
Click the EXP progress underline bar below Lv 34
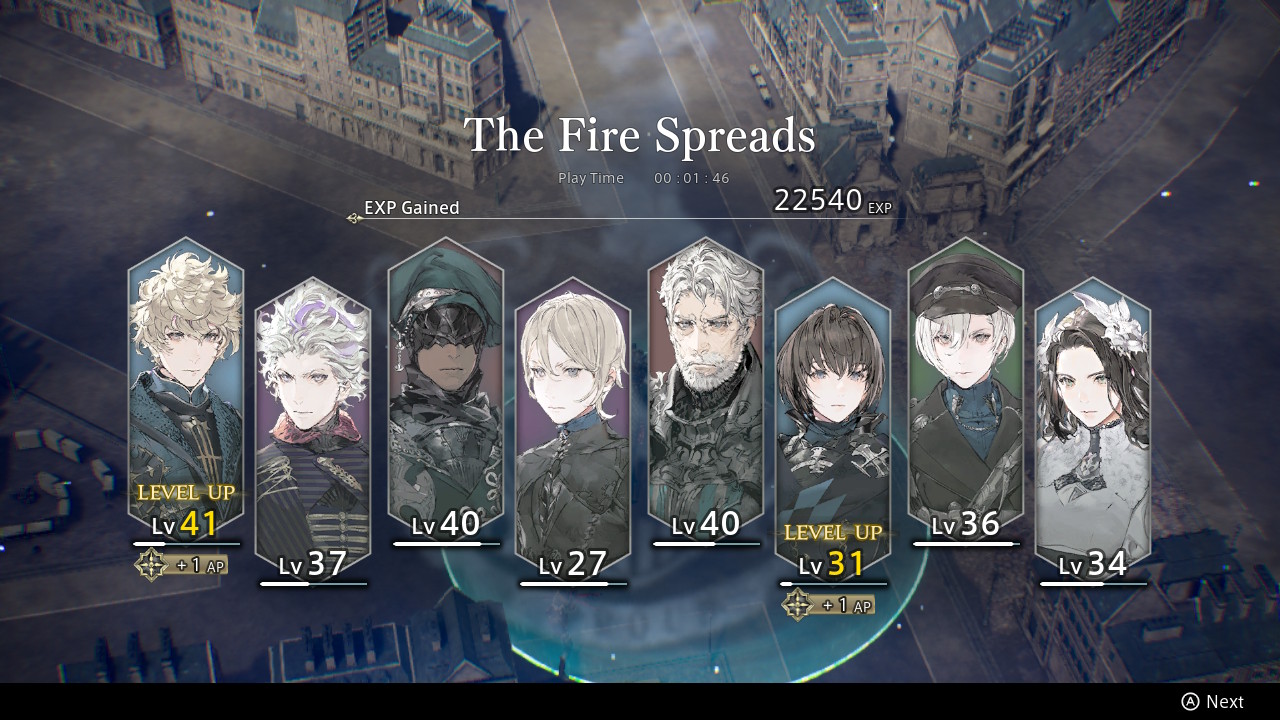point(1092,583)
